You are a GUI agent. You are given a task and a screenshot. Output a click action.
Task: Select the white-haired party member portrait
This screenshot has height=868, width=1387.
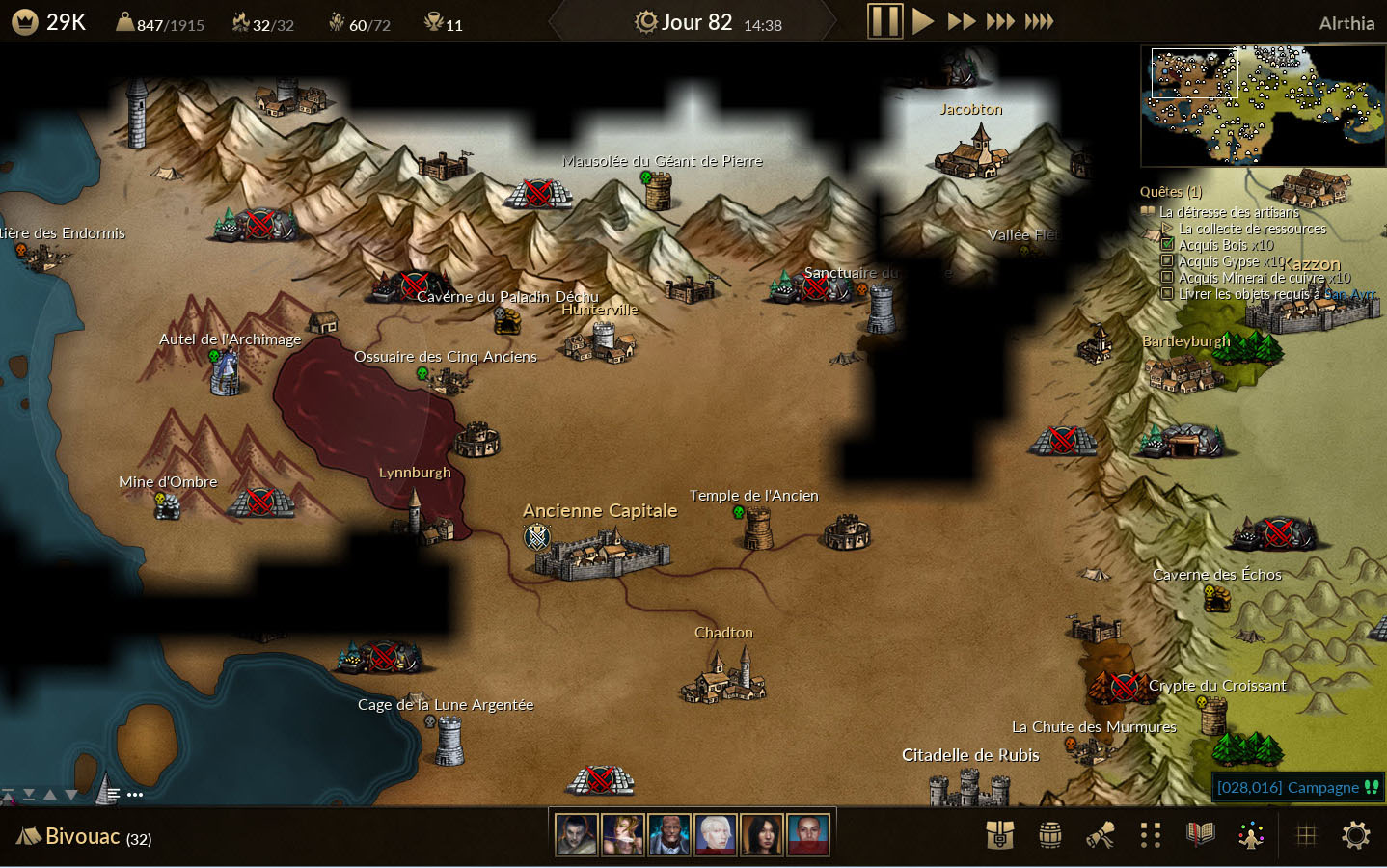(715, 835)
